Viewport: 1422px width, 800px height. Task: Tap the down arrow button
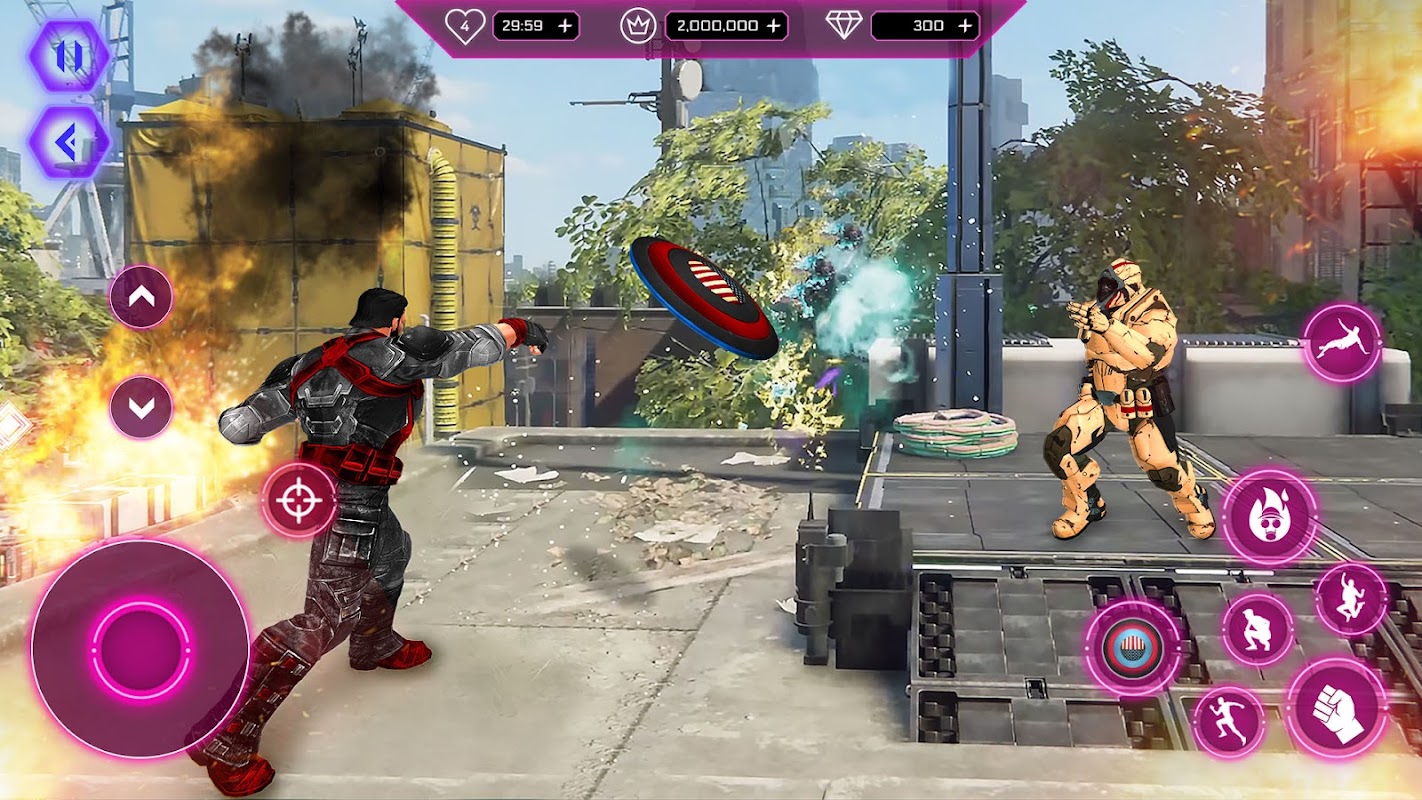click(x=141, y=407)
